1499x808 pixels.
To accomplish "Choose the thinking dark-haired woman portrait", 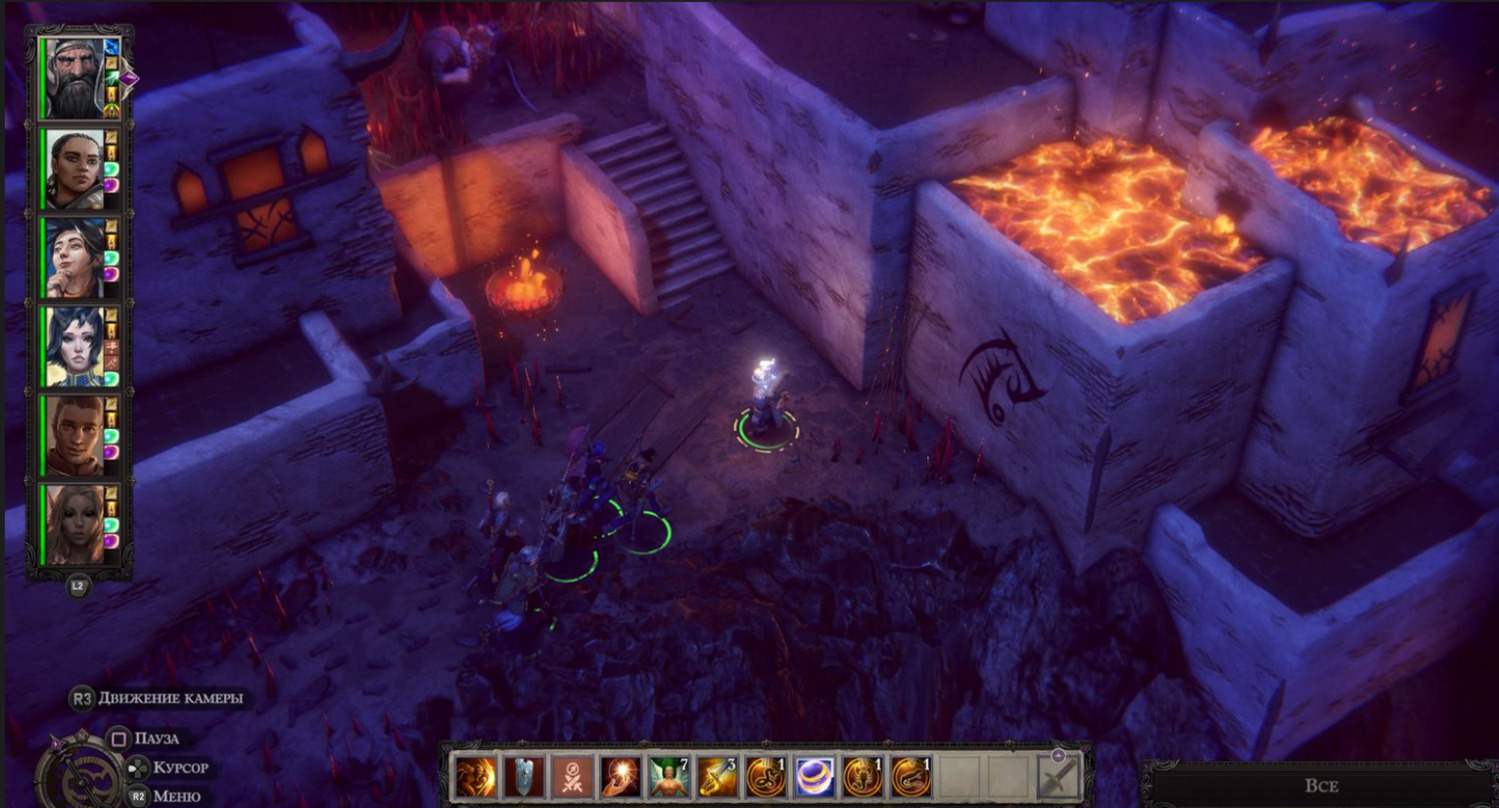I will click(x=73, y=257).
